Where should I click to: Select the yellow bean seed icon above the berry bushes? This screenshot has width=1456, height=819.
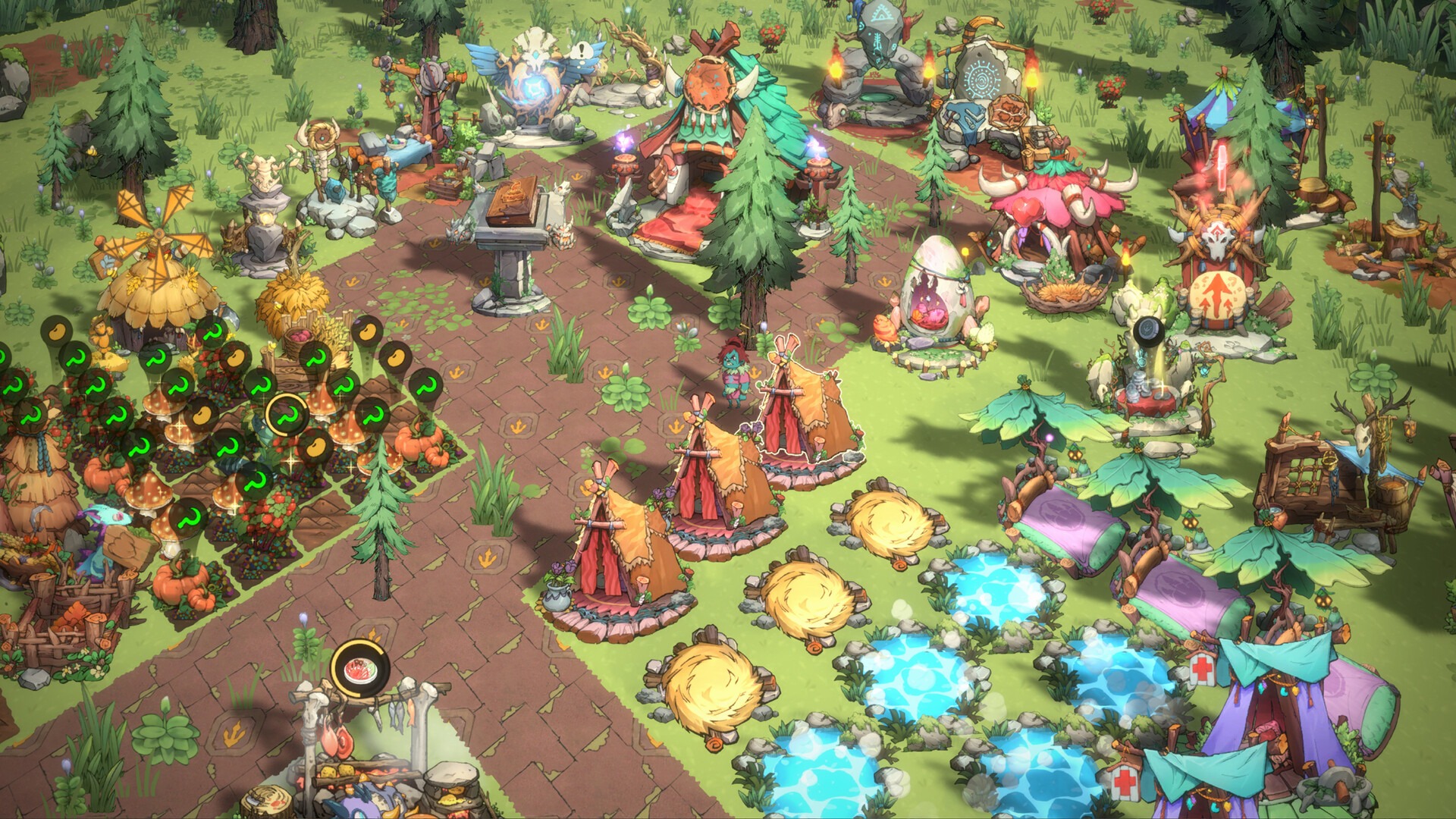[234, 359]
